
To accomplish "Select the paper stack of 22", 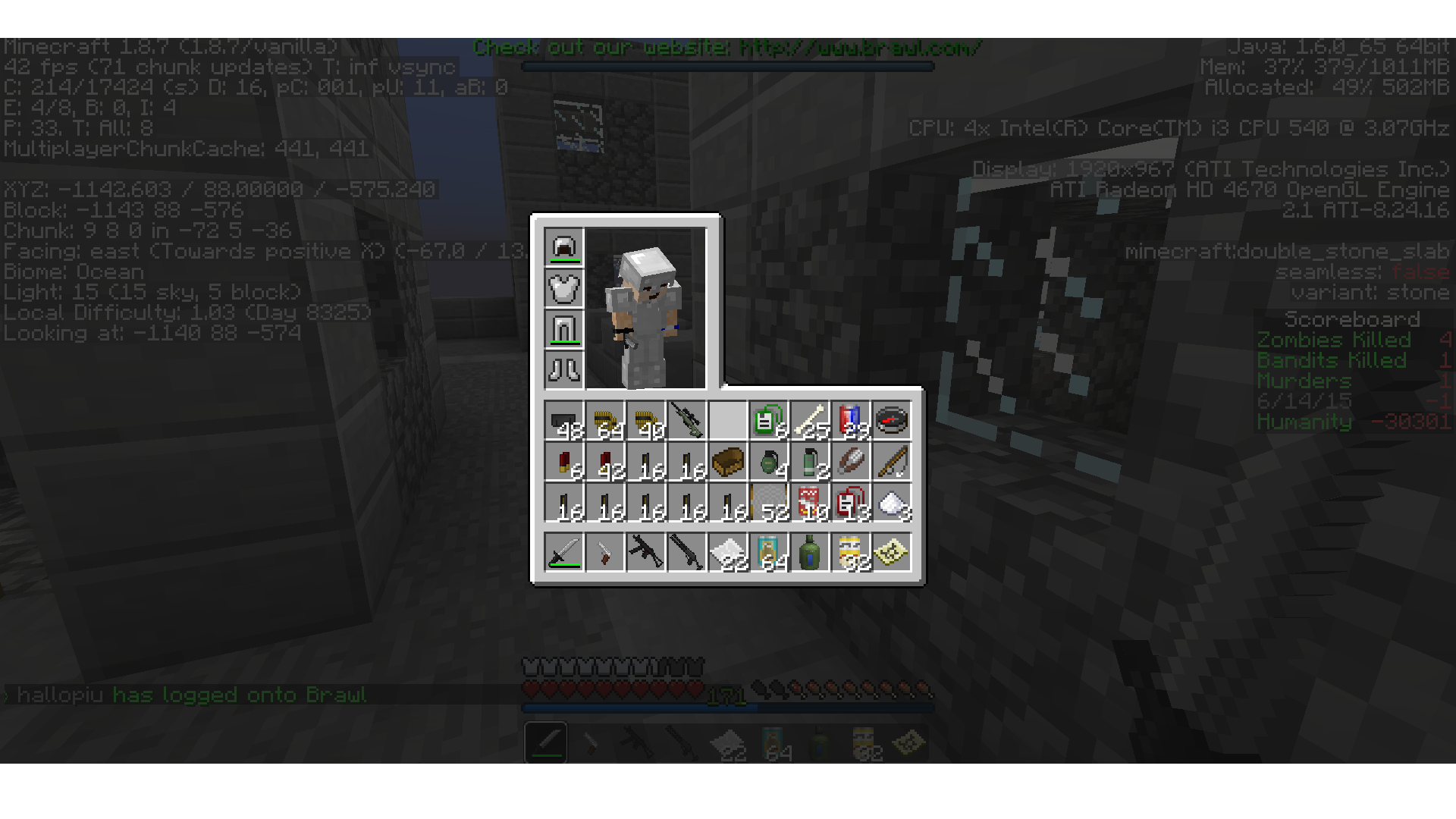I will (727, 551).
